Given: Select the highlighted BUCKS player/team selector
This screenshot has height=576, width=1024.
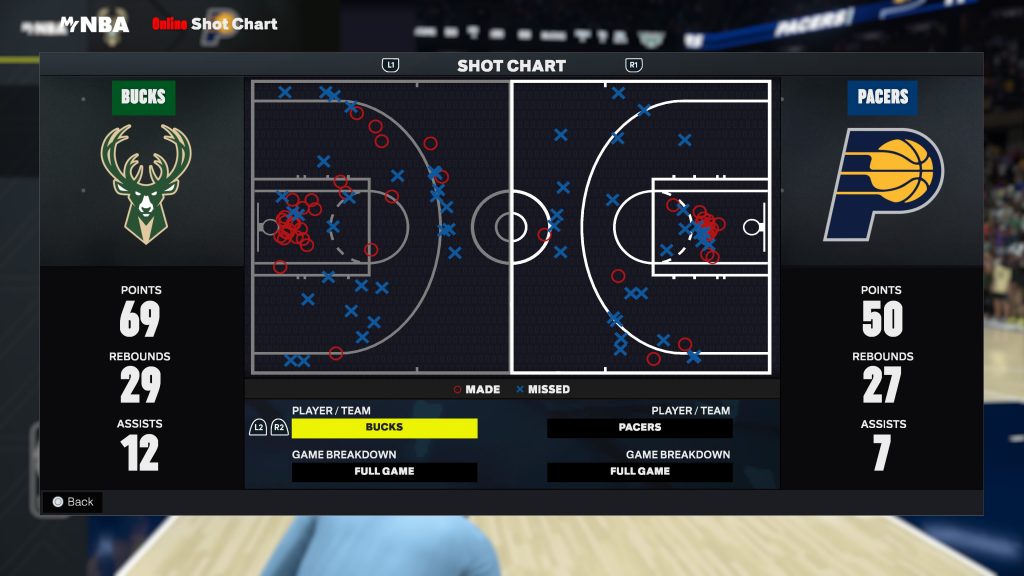Looking at the screenshot, I should click(384, 428).
